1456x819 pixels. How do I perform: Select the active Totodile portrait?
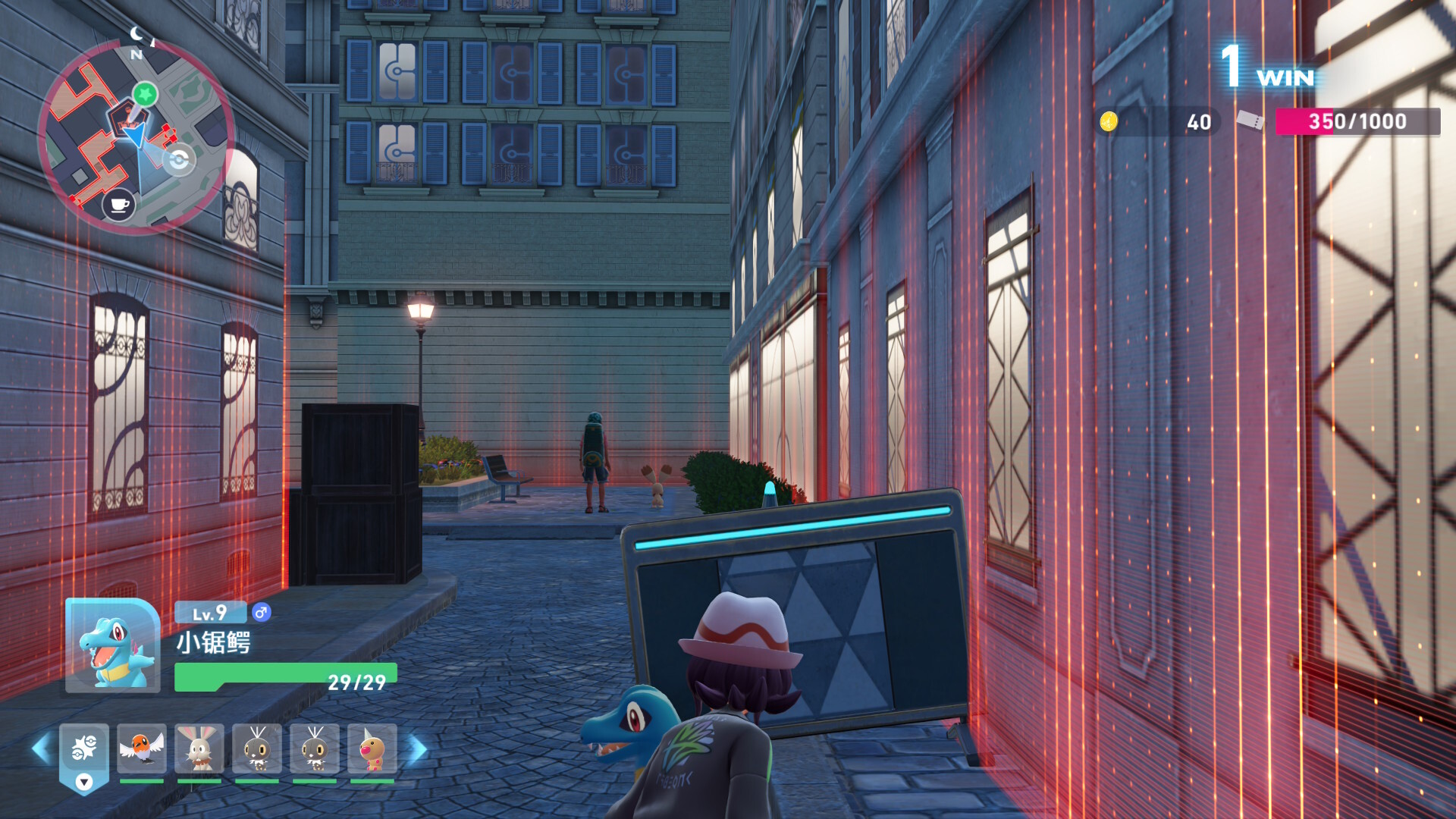[113, 646]
